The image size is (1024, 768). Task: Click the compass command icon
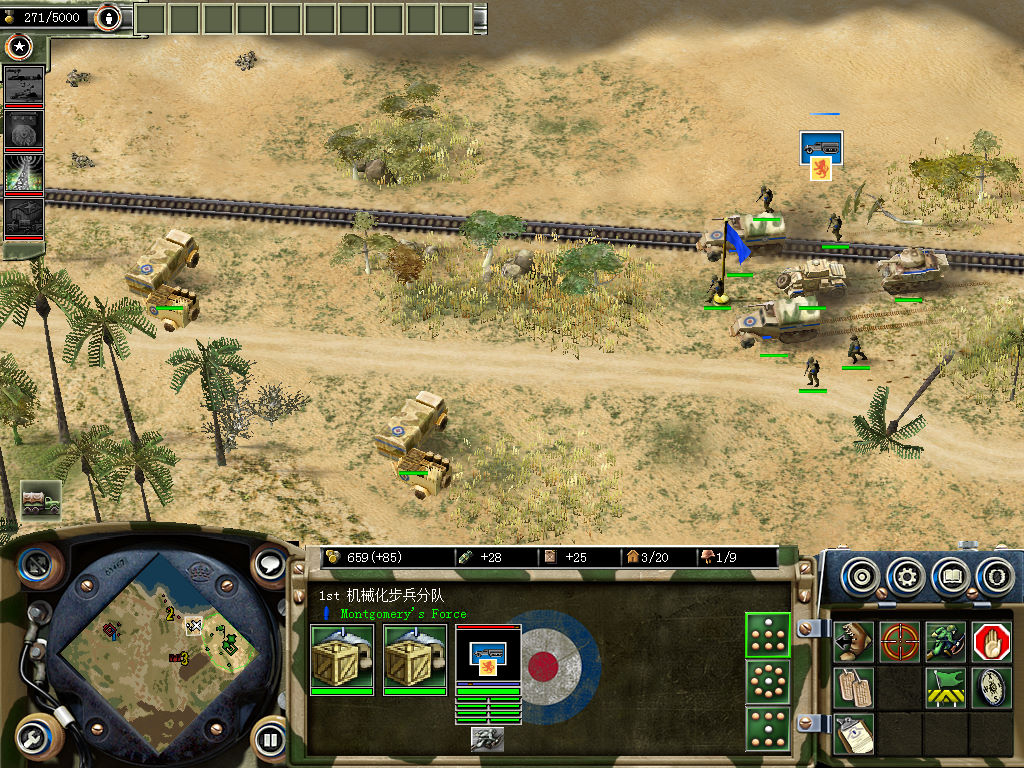[992, 688]
